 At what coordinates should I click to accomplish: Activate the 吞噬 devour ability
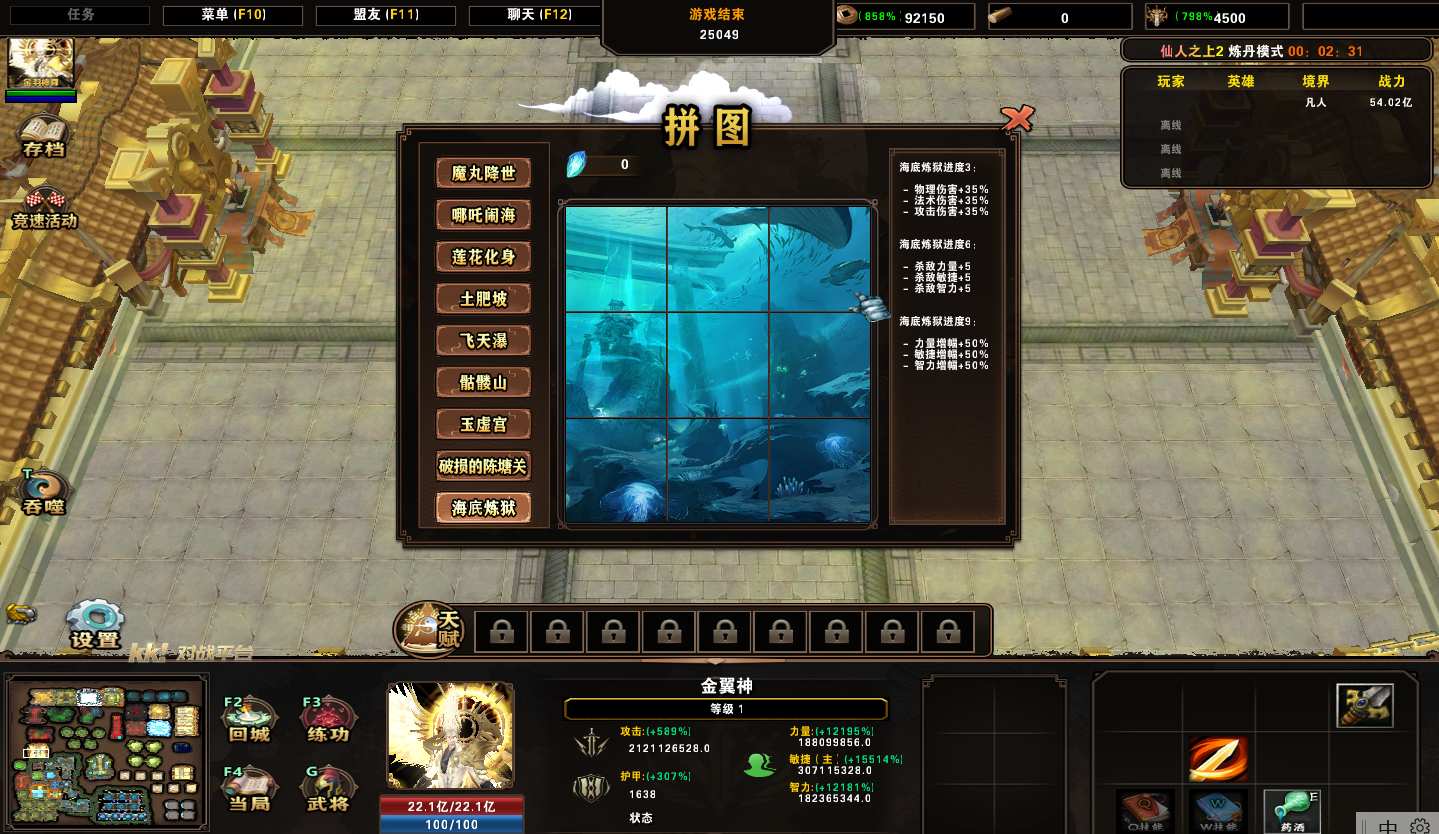pyautogui.click(x=43, y=491)
